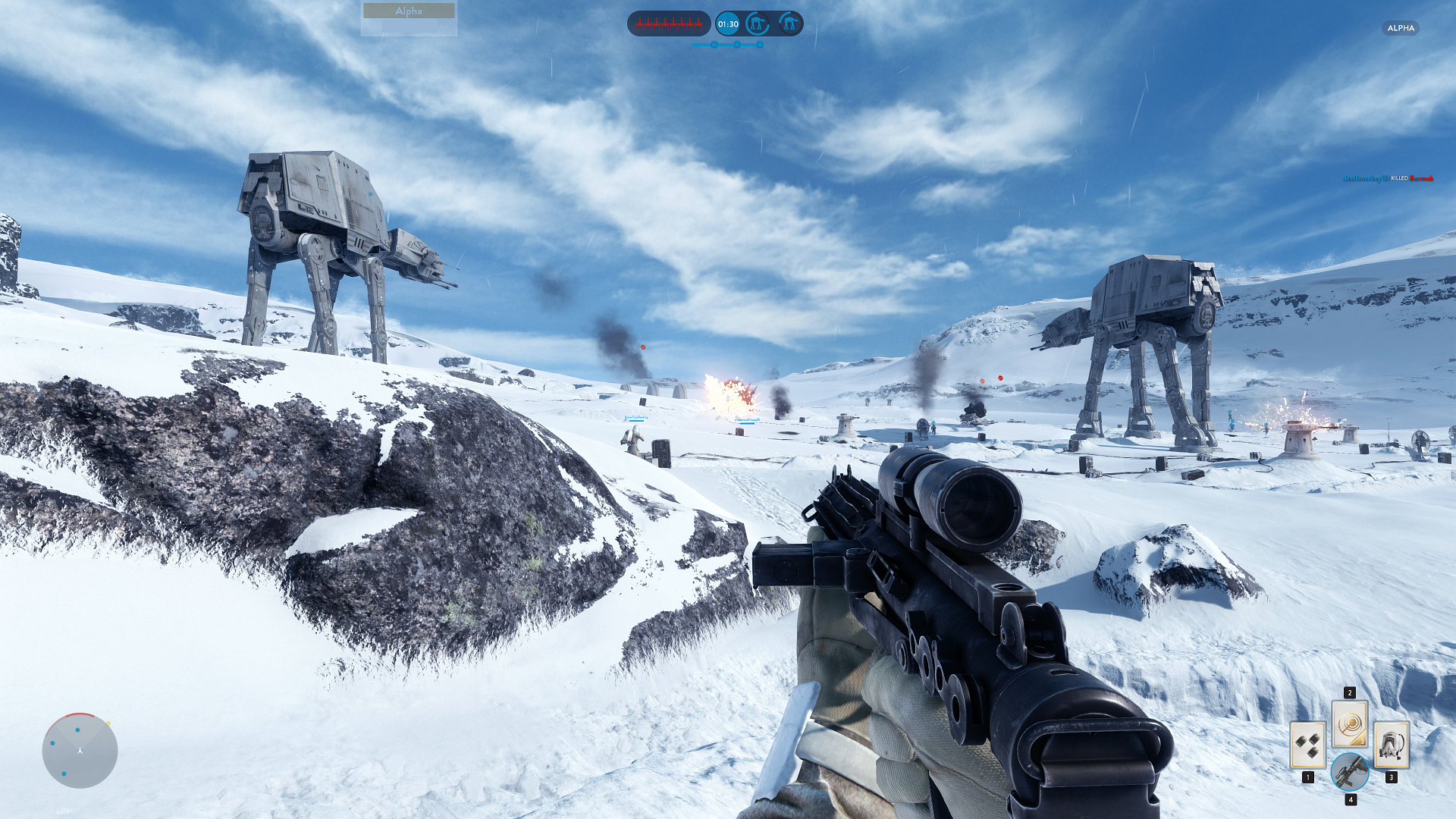Click the red enemy marker above the battlefield
The image size is (1456, 819).
pos(642,347)
